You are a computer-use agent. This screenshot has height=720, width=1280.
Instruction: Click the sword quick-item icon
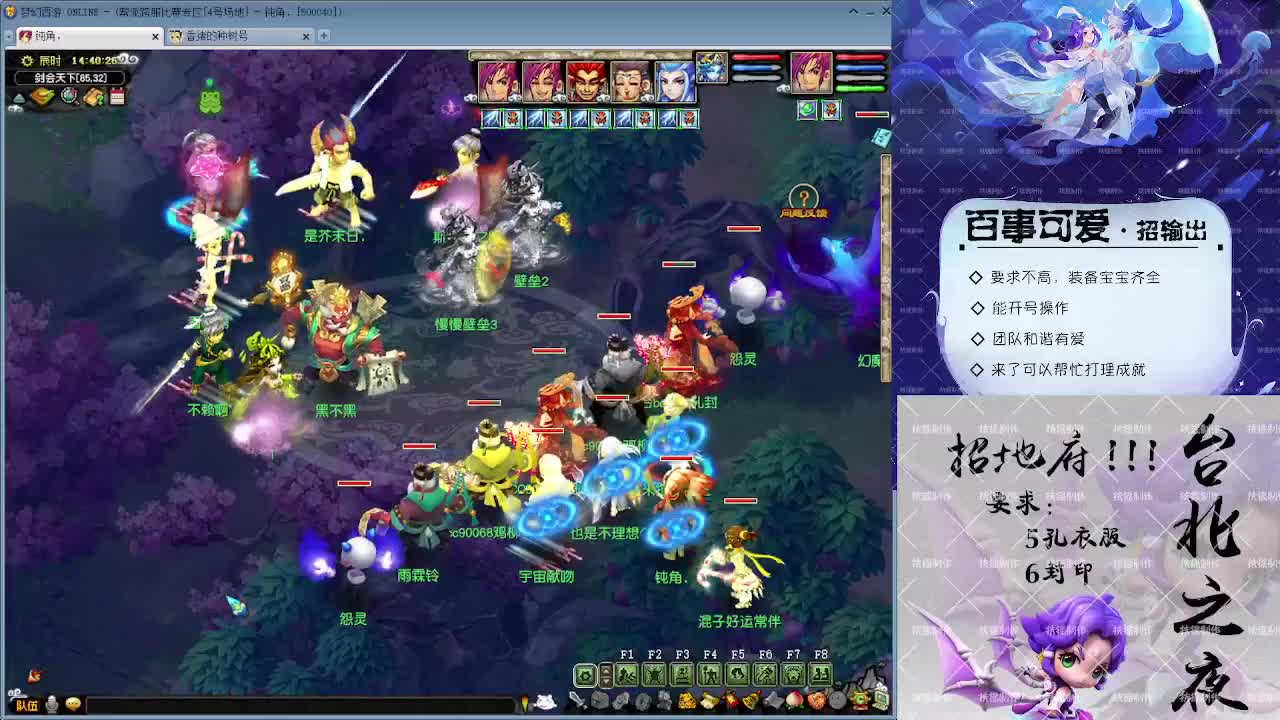click(578, 700)
